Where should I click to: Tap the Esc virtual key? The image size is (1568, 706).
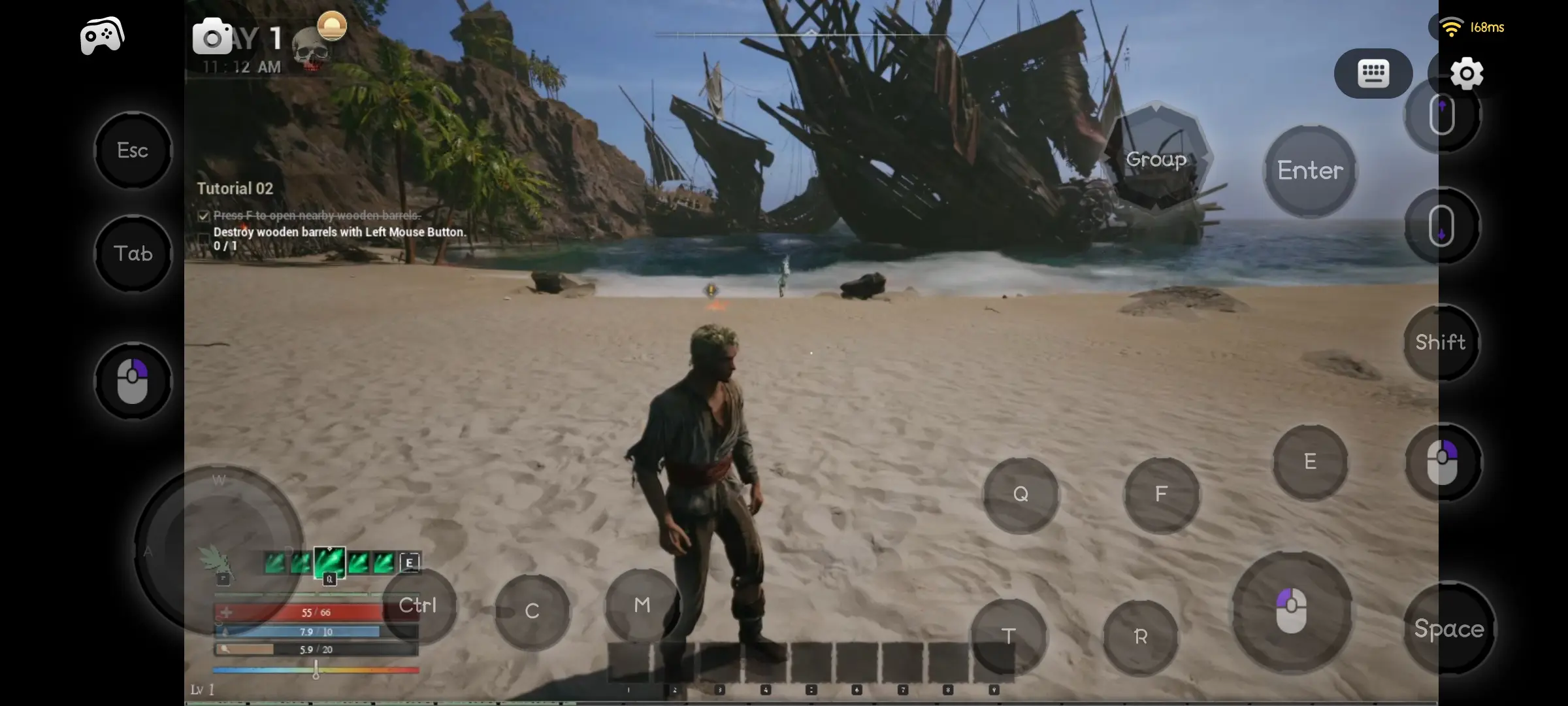133,150
